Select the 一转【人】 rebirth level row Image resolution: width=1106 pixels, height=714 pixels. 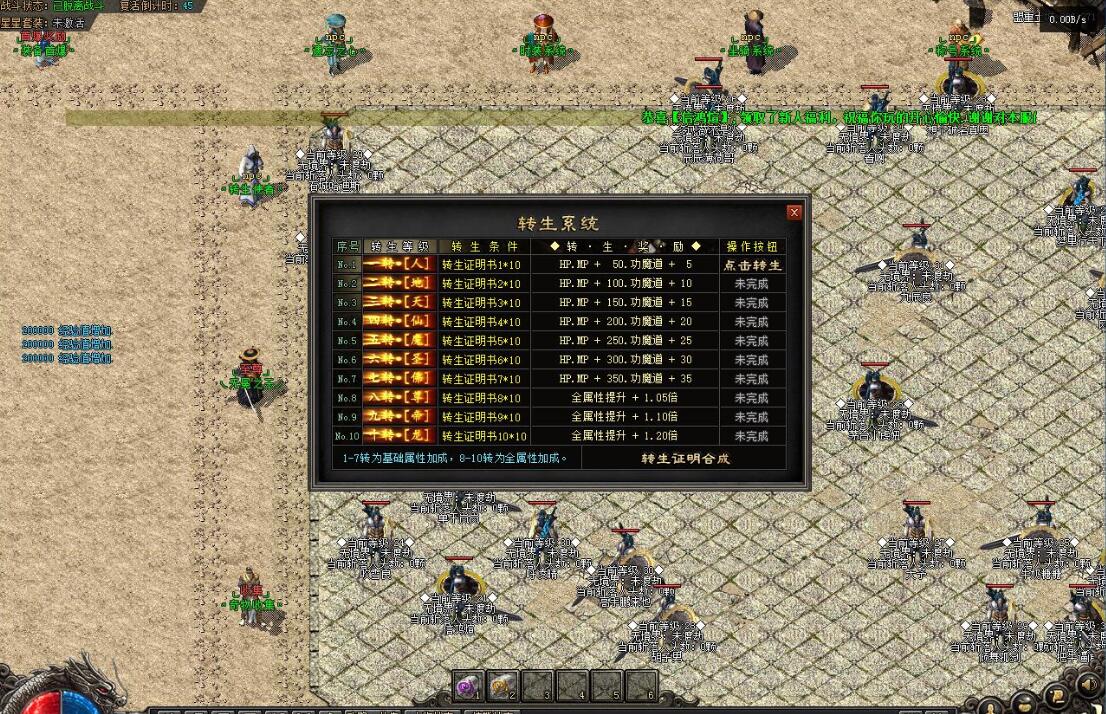click(400, 265)
